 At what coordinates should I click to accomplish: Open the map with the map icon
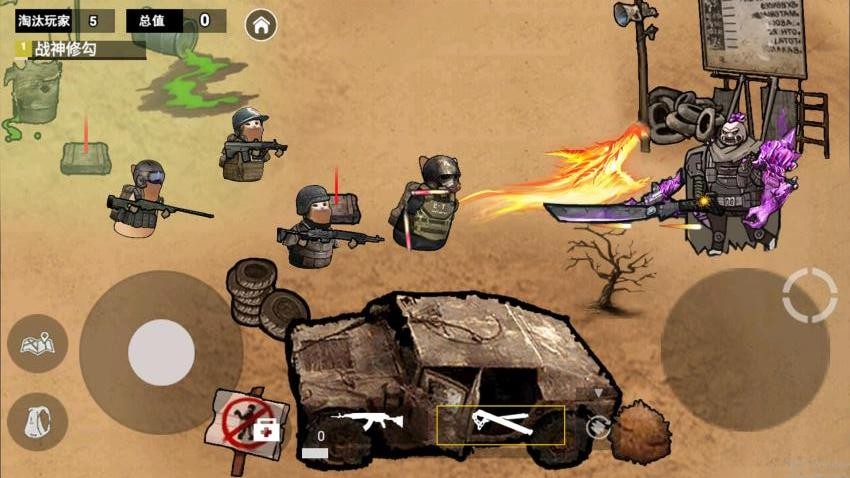[x=38, y=344]
